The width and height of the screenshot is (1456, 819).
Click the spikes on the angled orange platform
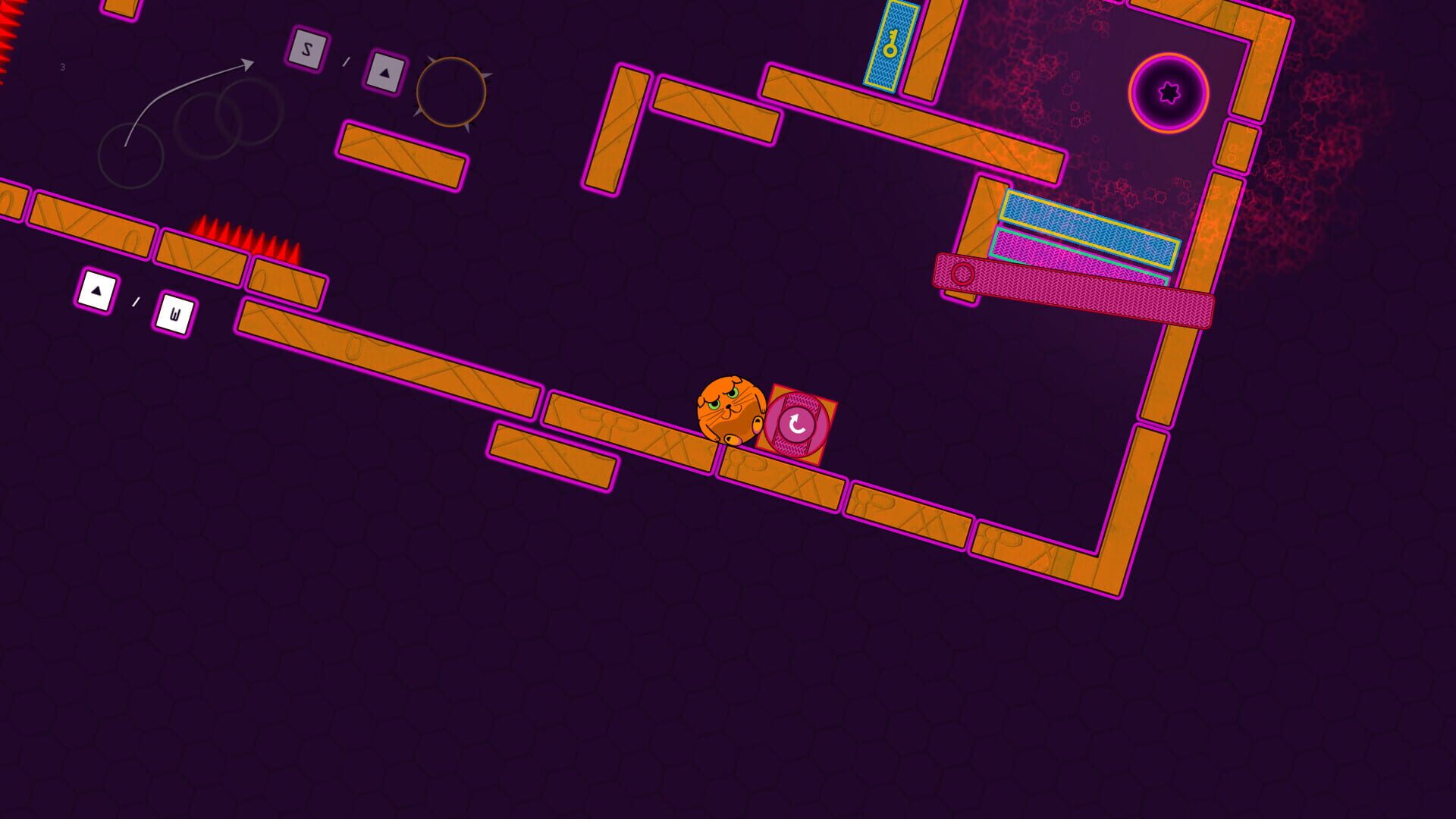[x=243, y=239]
